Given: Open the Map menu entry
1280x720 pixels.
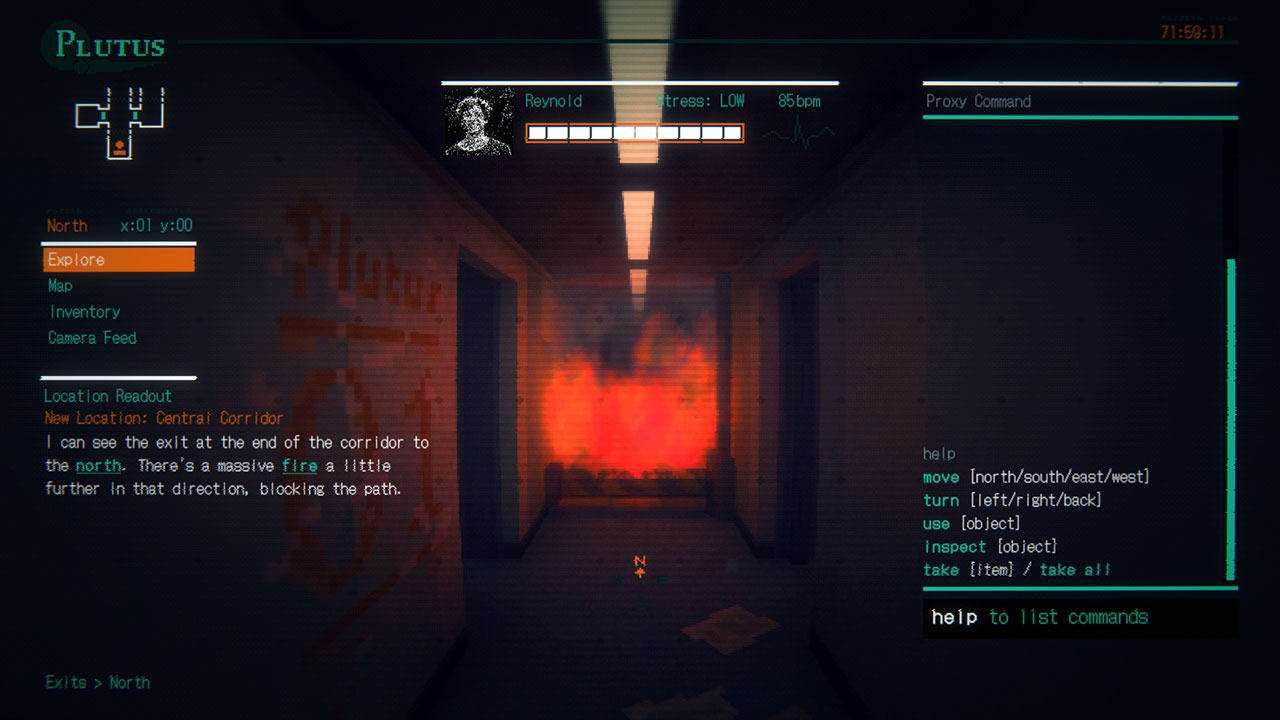Looking at the screenshot, I should point(60,286).
